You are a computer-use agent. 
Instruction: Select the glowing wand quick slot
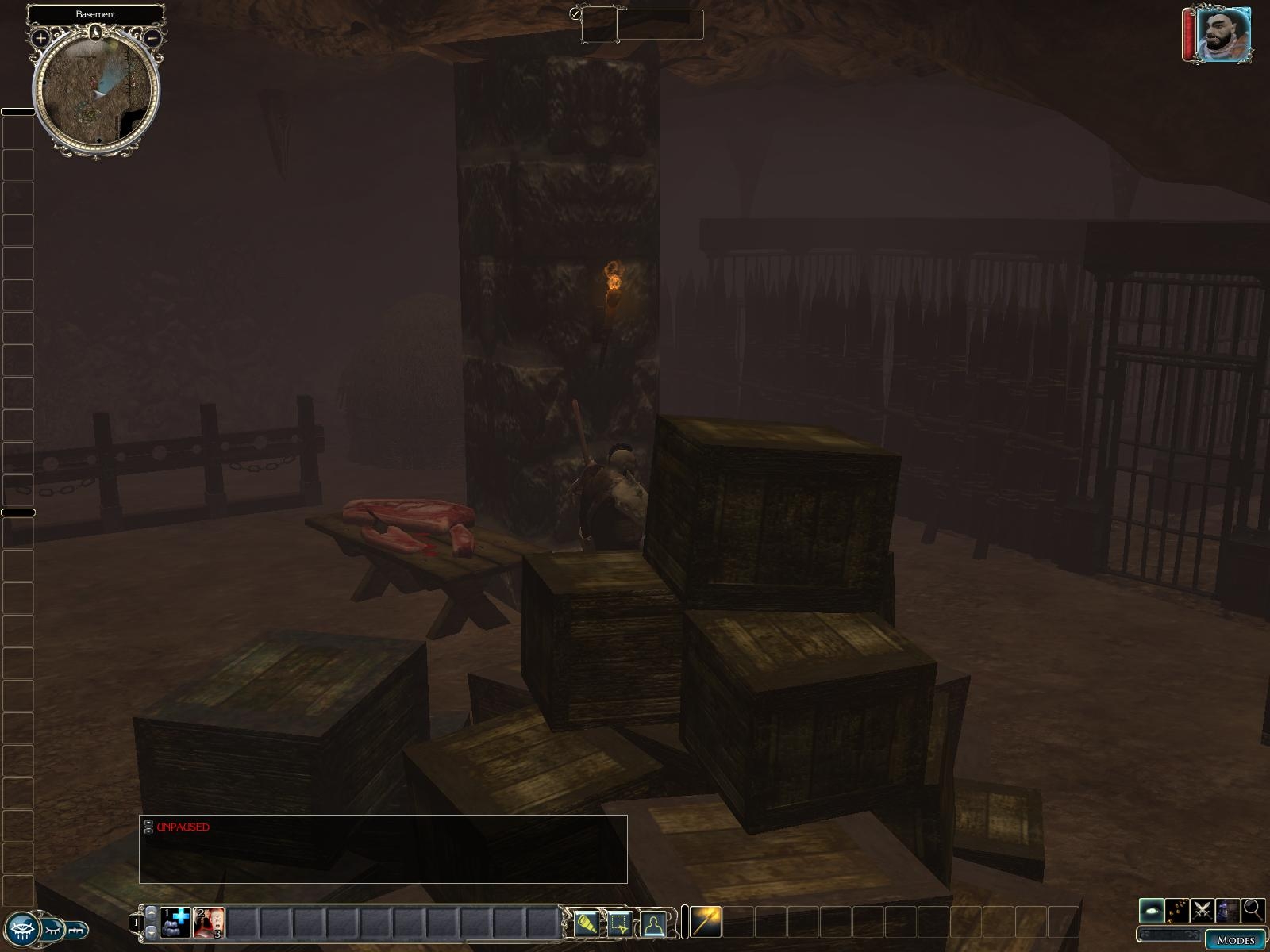click(x=706, y=921)
